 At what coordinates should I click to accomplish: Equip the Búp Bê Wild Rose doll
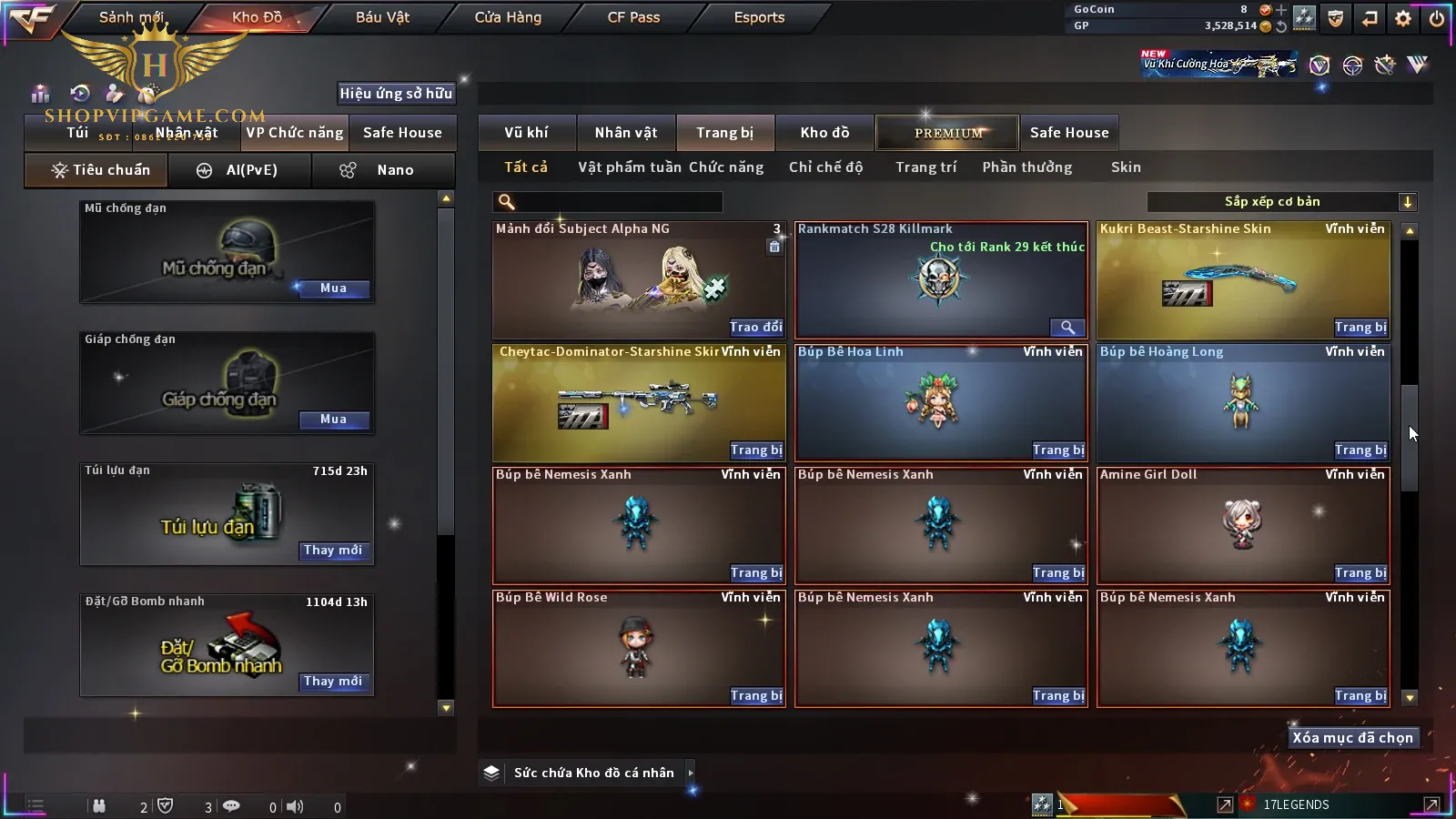[755, 696]
